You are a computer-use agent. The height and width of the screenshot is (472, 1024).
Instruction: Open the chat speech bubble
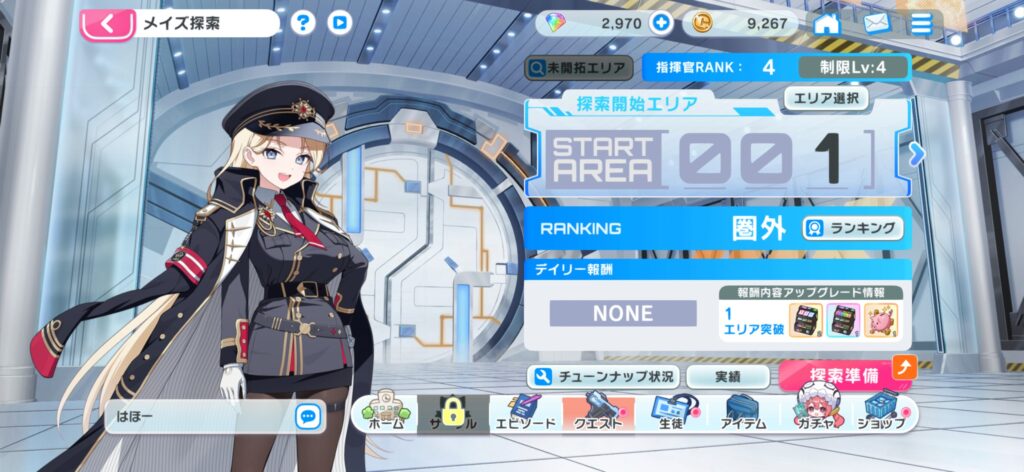click(x=307, y=417)
